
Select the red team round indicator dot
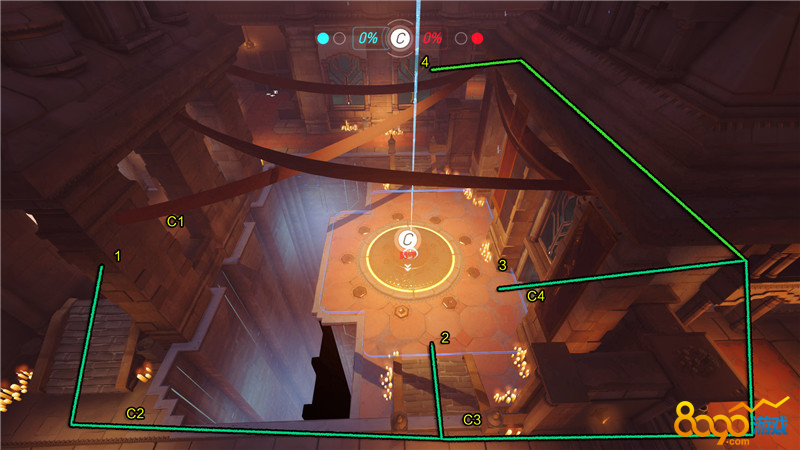click(478, 39)
